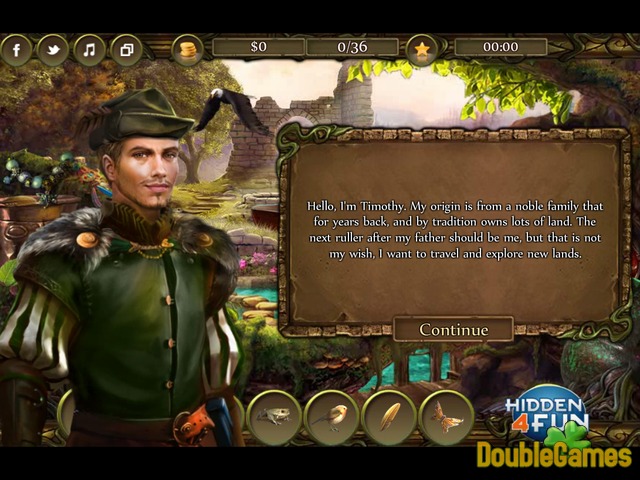The height and width of the screenshot is (480, 640).
Task: Select the butterfly item slot
Action: (x=446, y=416)
